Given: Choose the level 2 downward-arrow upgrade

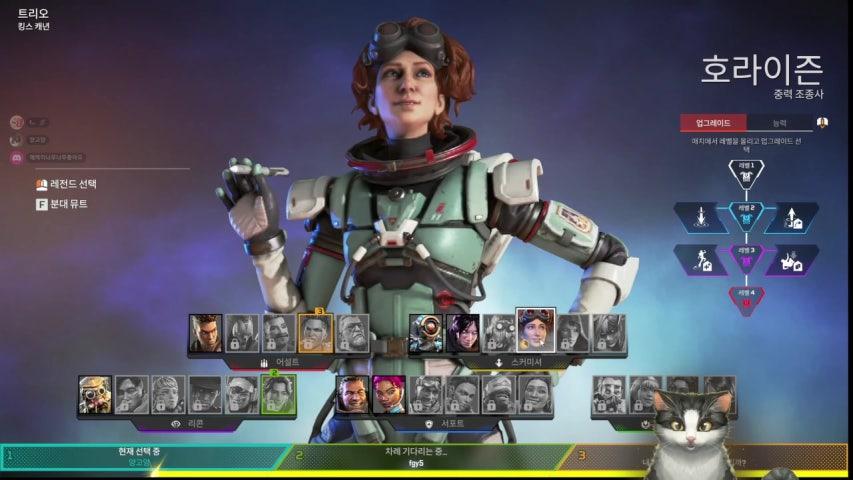Looking at the screenshot, I should pos(700,217).
